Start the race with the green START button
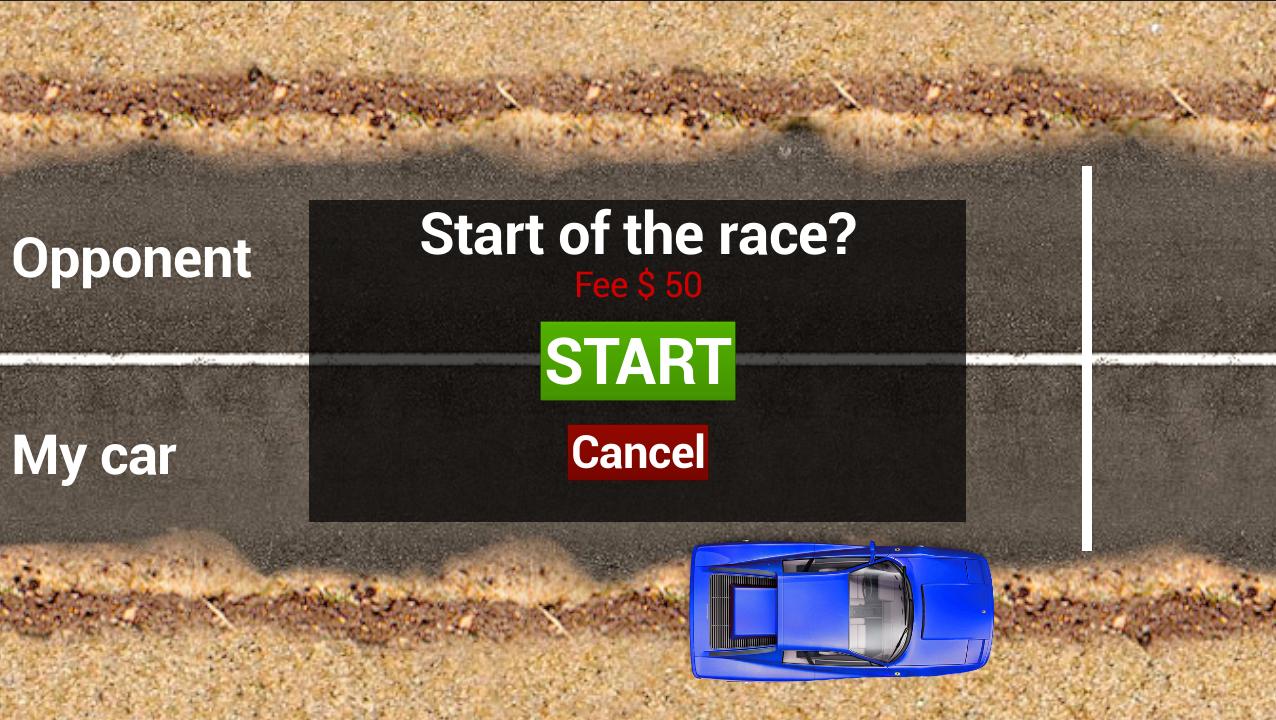Screen dimensions: 1276x720 638,361
